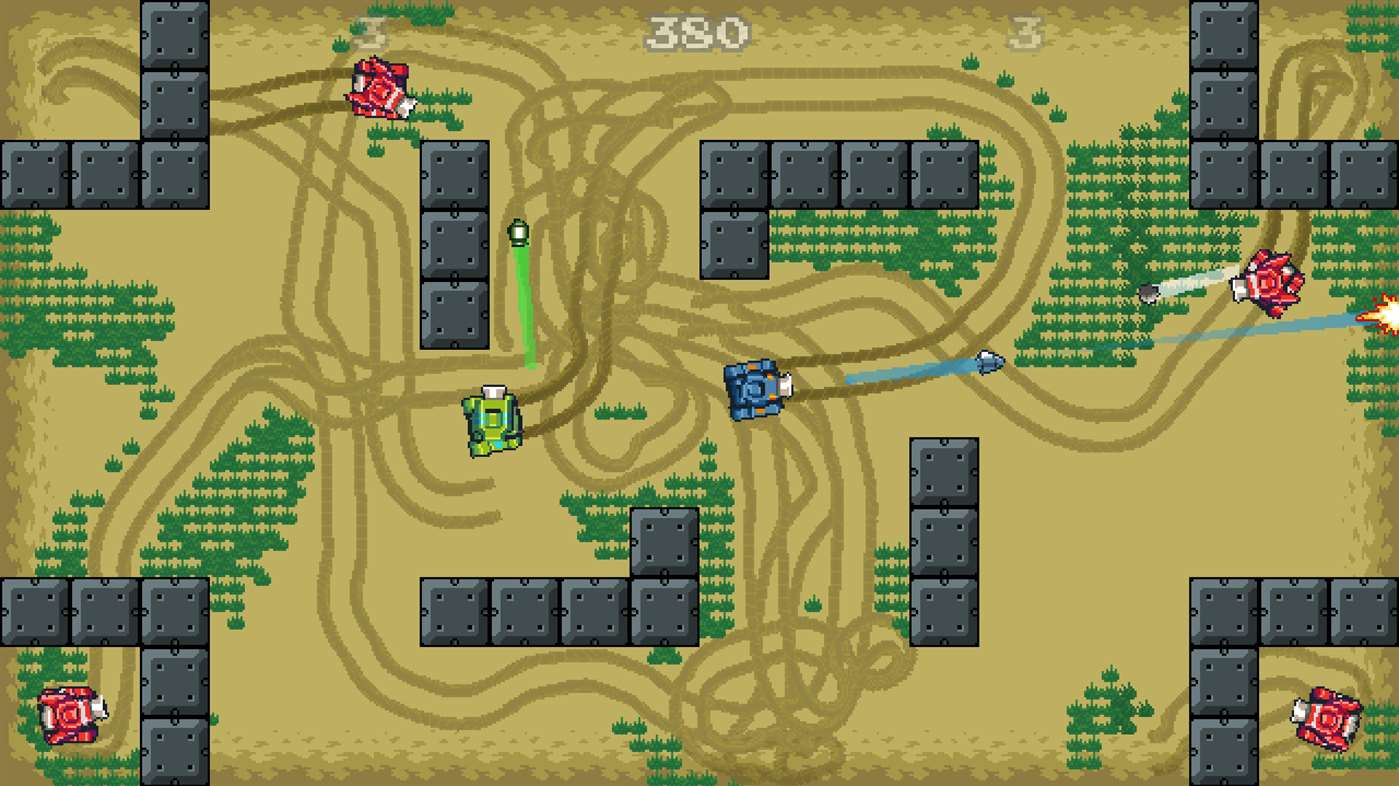Click the red tank in the bottom-left corner
Screen dimensions: 1399x786
68,715
